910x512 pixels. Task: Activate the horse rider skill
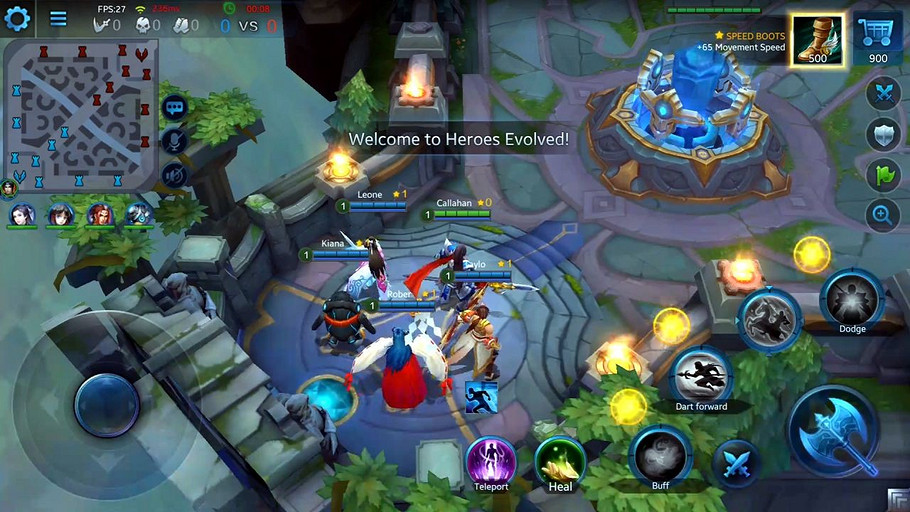pos(769,319)
